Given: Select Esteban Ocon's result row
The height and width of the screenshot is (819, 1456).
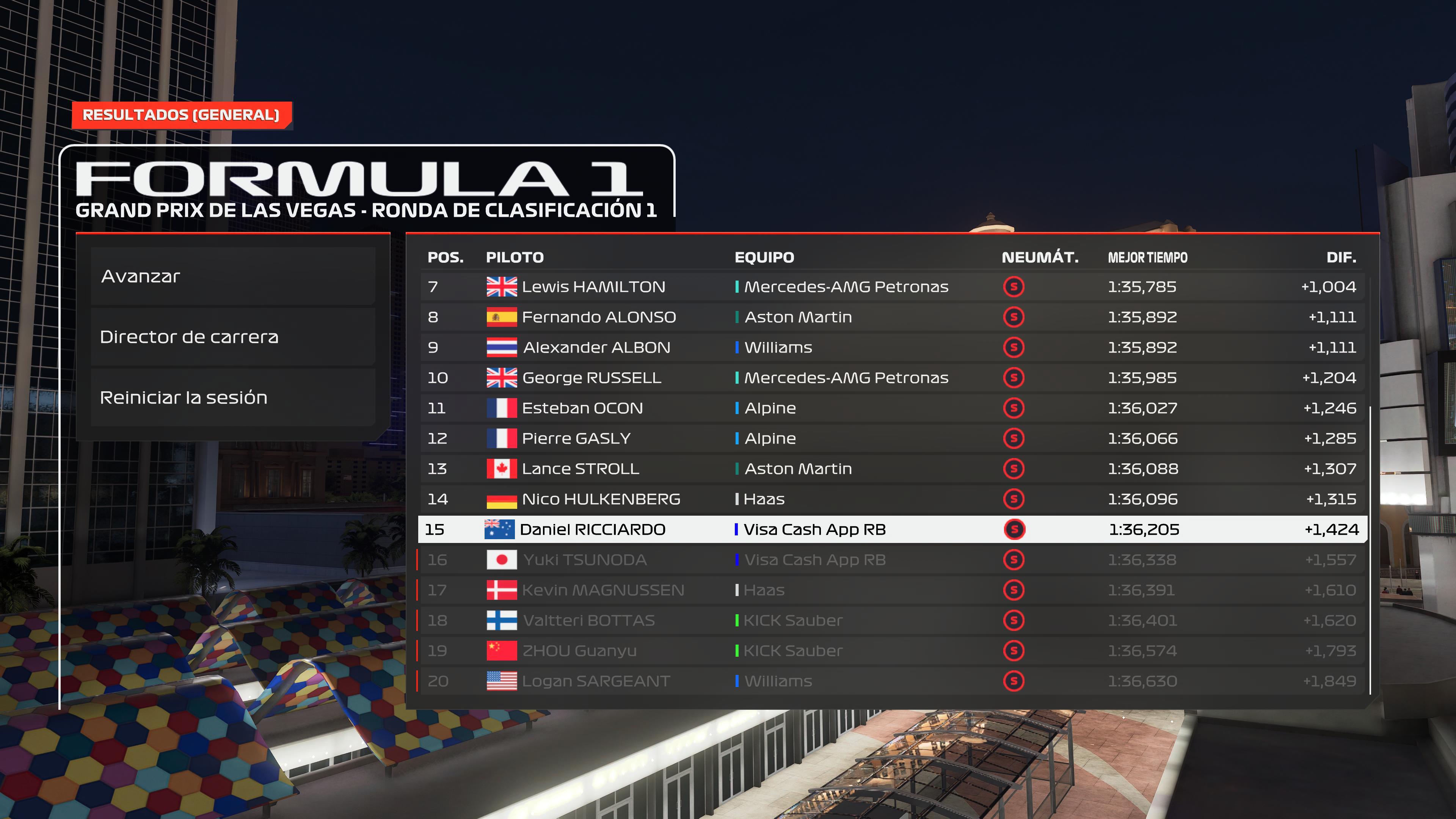Looking at the screenshot, I should tap(892, 408).
